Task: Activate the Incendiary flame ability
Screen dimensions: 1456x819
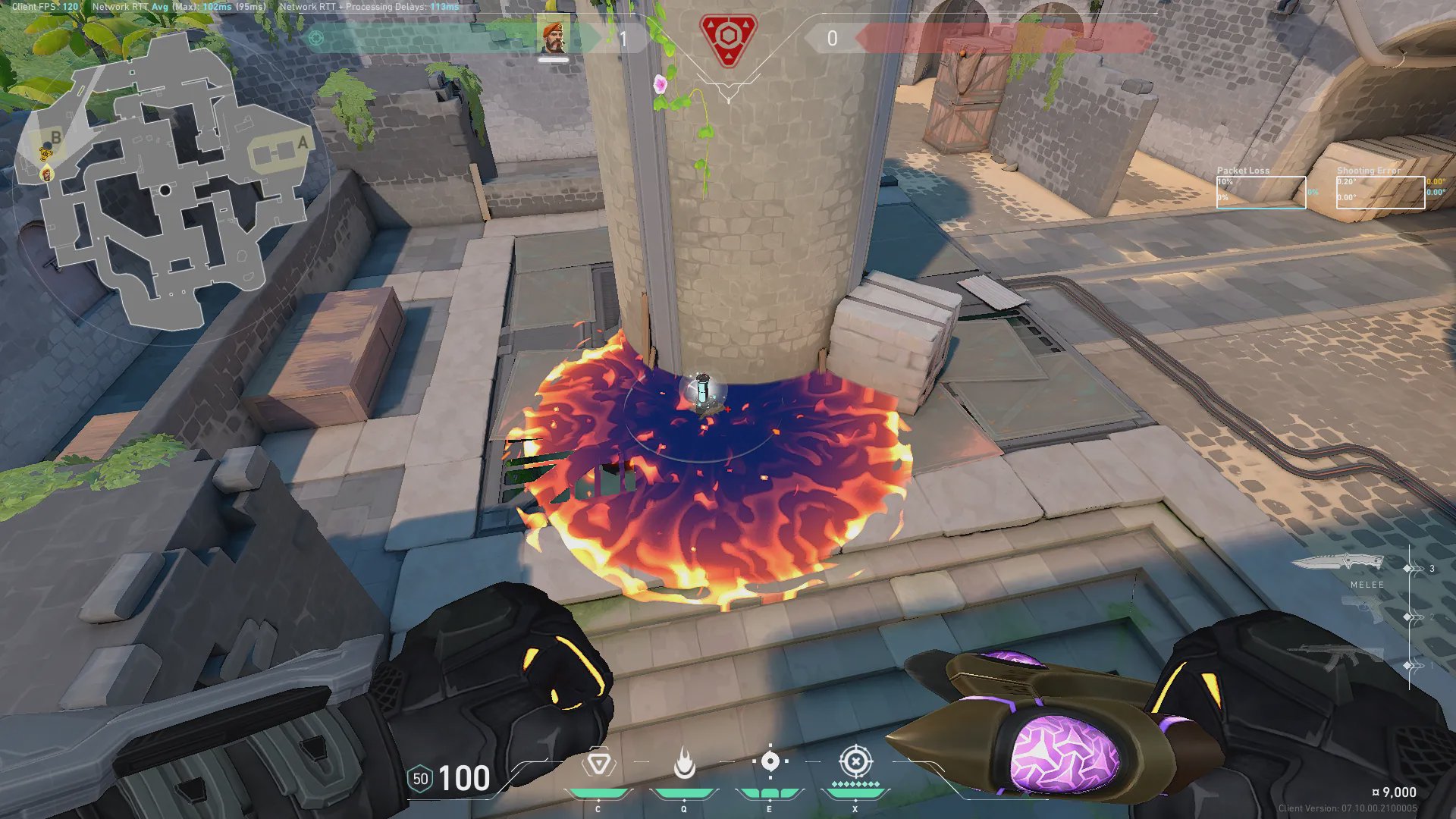Action: pyautogui.click(x=684, y=764)
